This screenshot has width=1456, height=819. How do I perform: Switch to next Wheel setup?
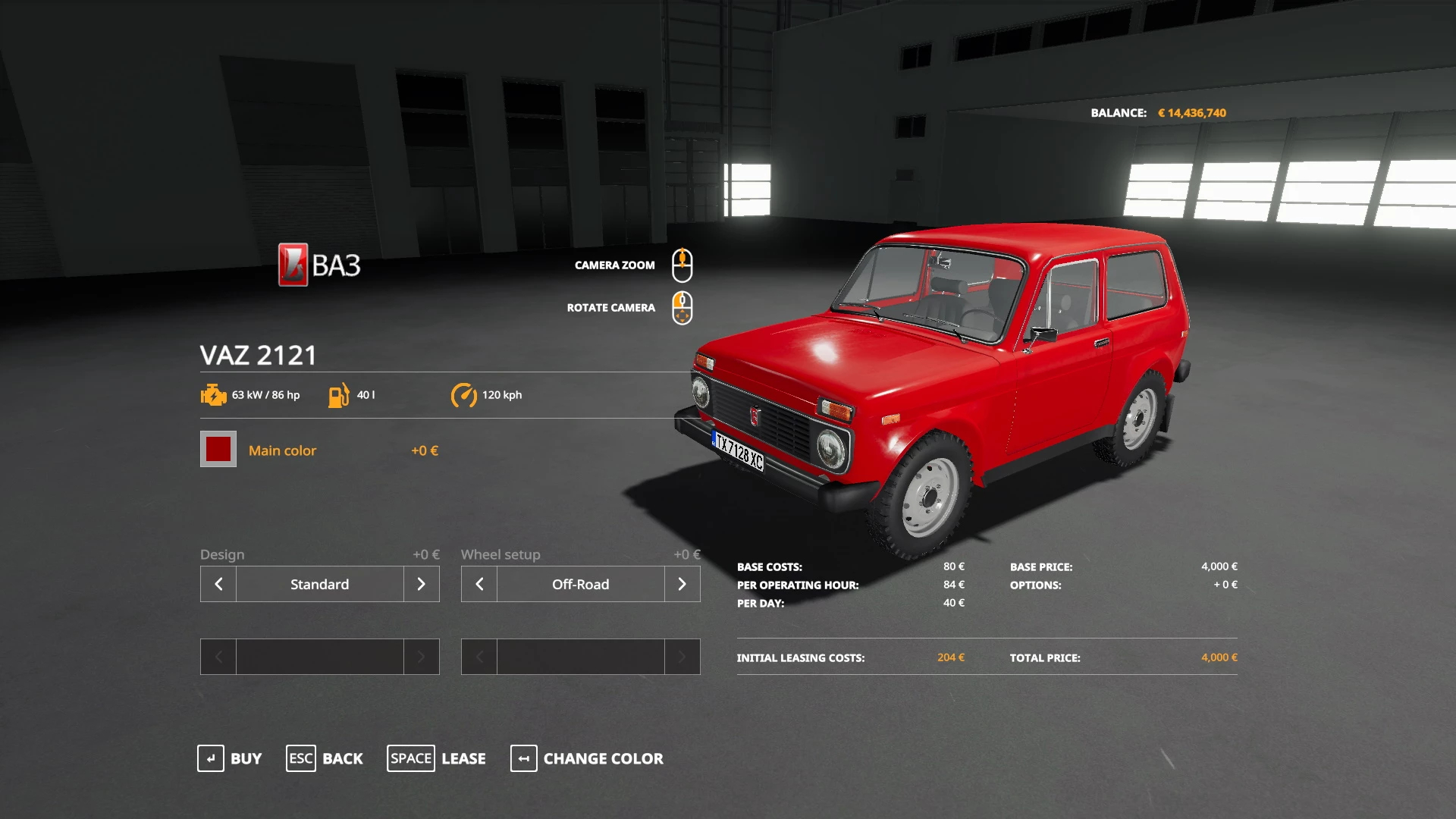682,584
